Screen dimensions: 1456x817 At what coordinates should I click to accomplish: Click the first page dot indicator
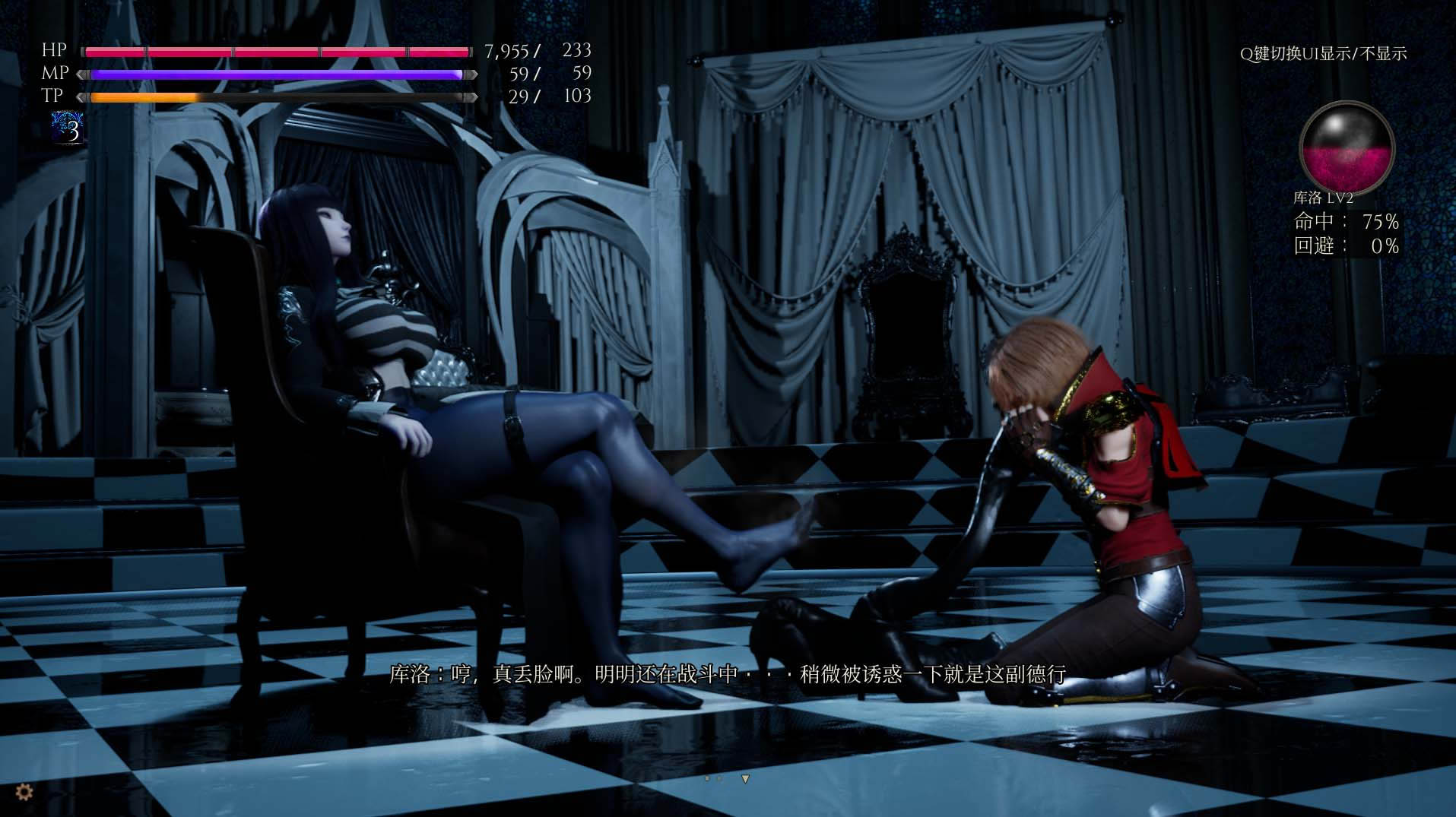coord(708,779)
